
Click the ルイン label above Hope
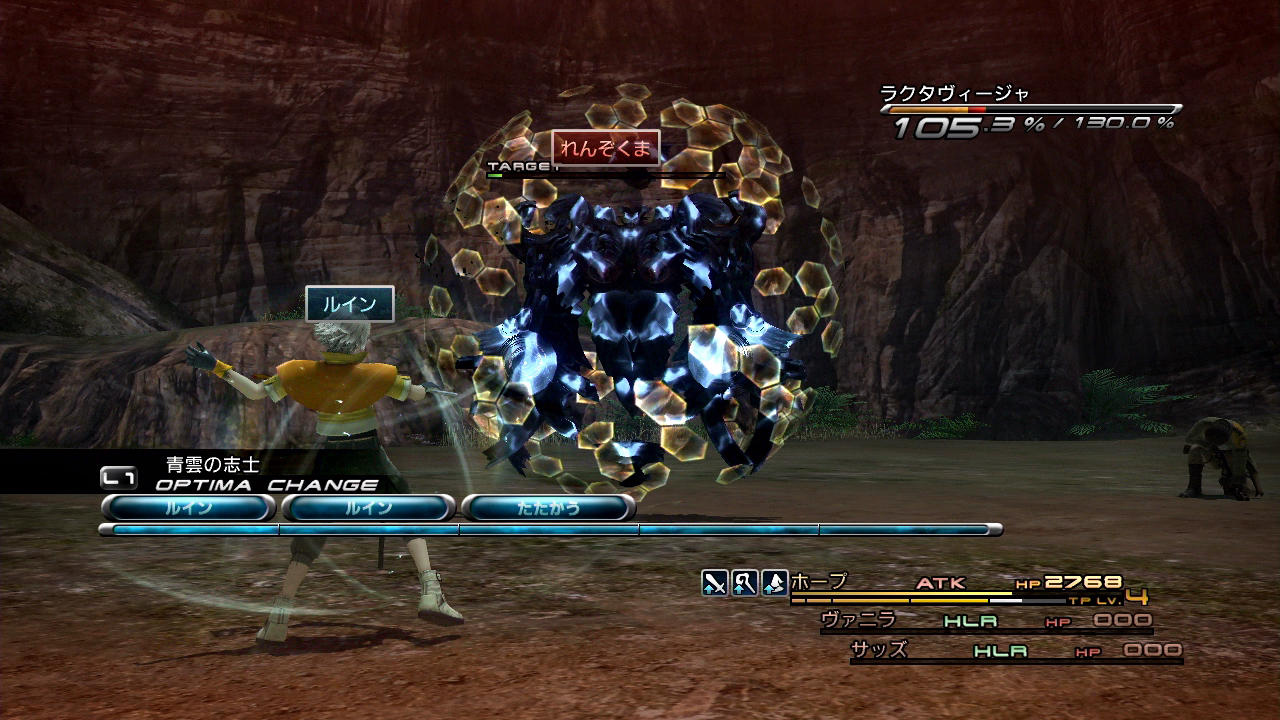click(x=349, y=304)
